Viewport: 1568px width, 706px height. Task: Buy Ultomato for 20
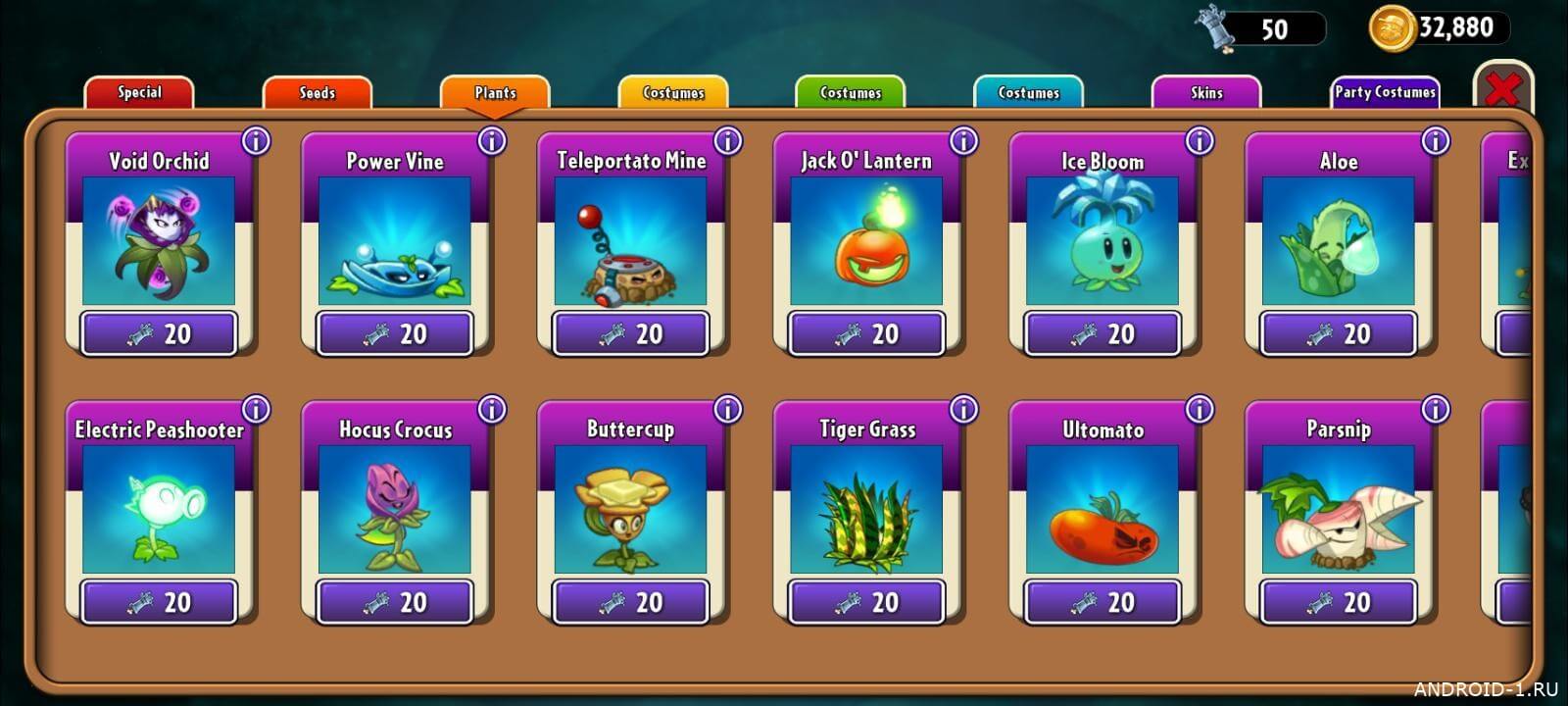pos(1102,602)
